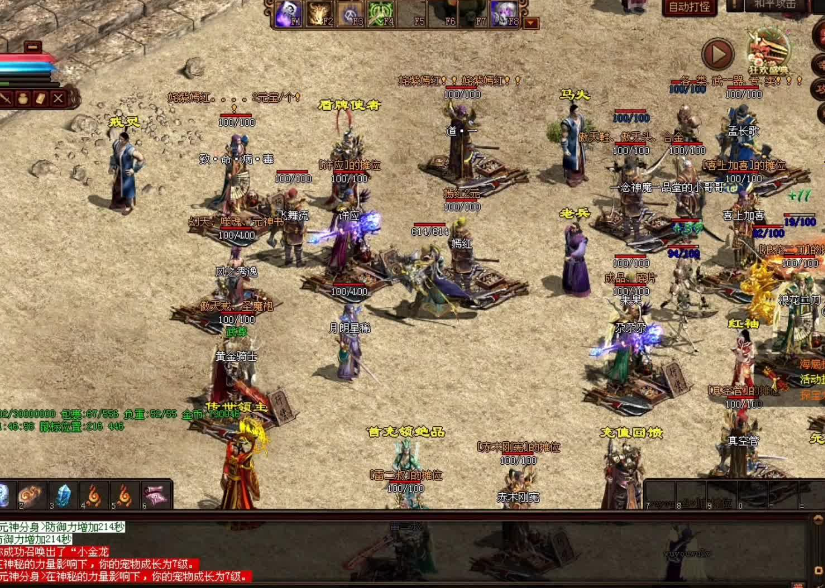Screen dimensions: 825x588
Task: Click the 自动打怪 auto-fight button
Action: pos(689,7)
